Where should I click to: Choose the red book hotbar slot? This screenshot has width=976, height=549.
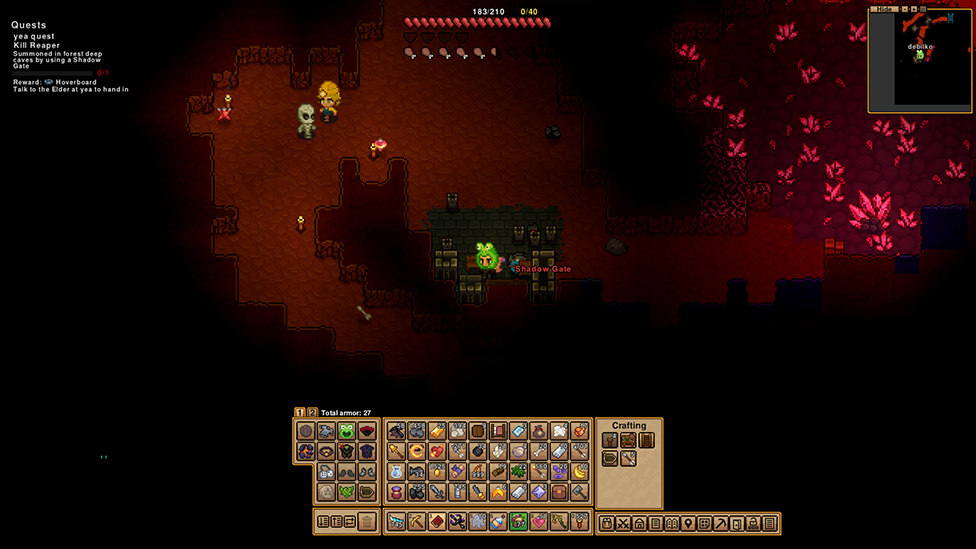click(x=436, y=521)
